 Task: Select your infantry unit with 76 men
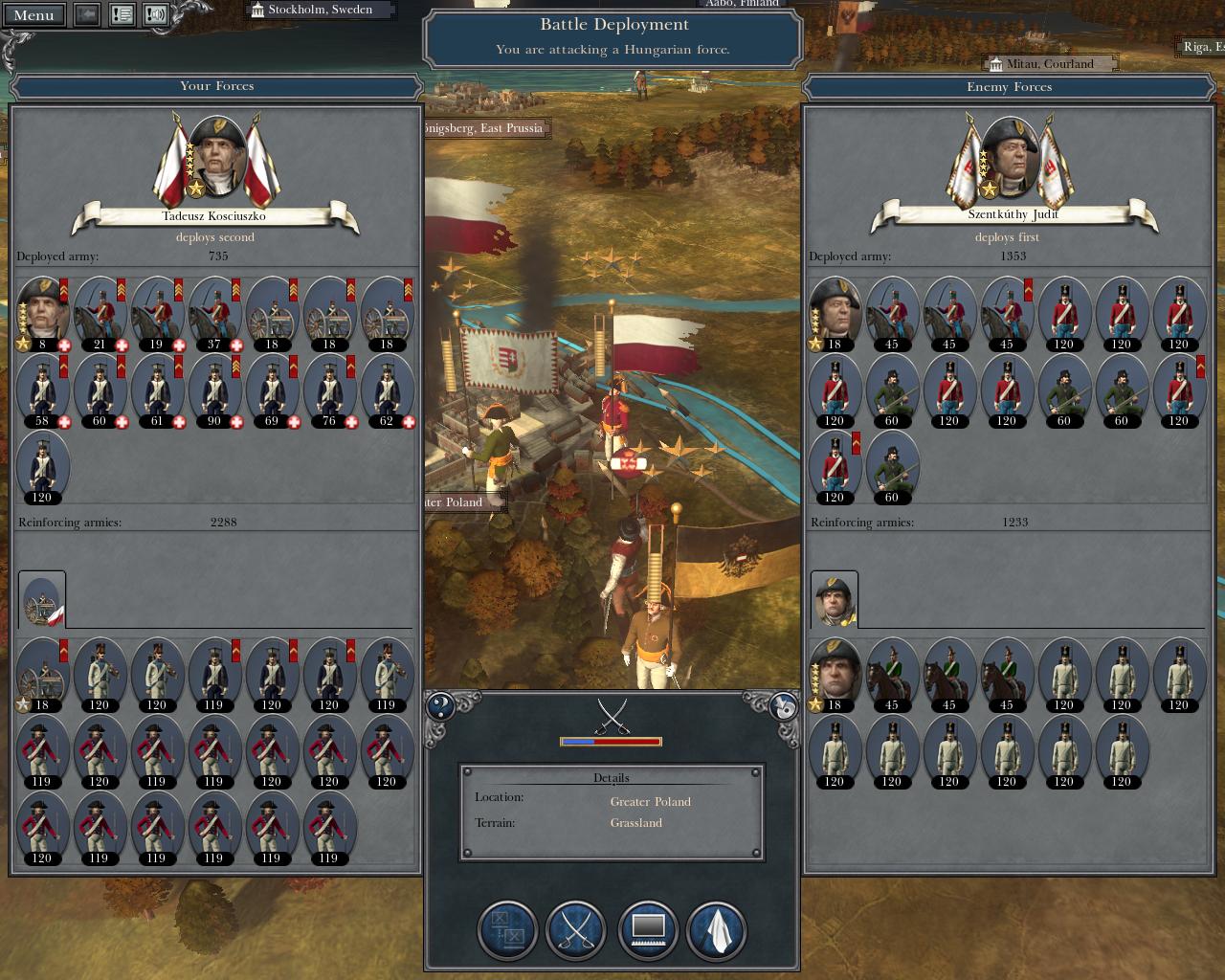click(x=329, y=389)
